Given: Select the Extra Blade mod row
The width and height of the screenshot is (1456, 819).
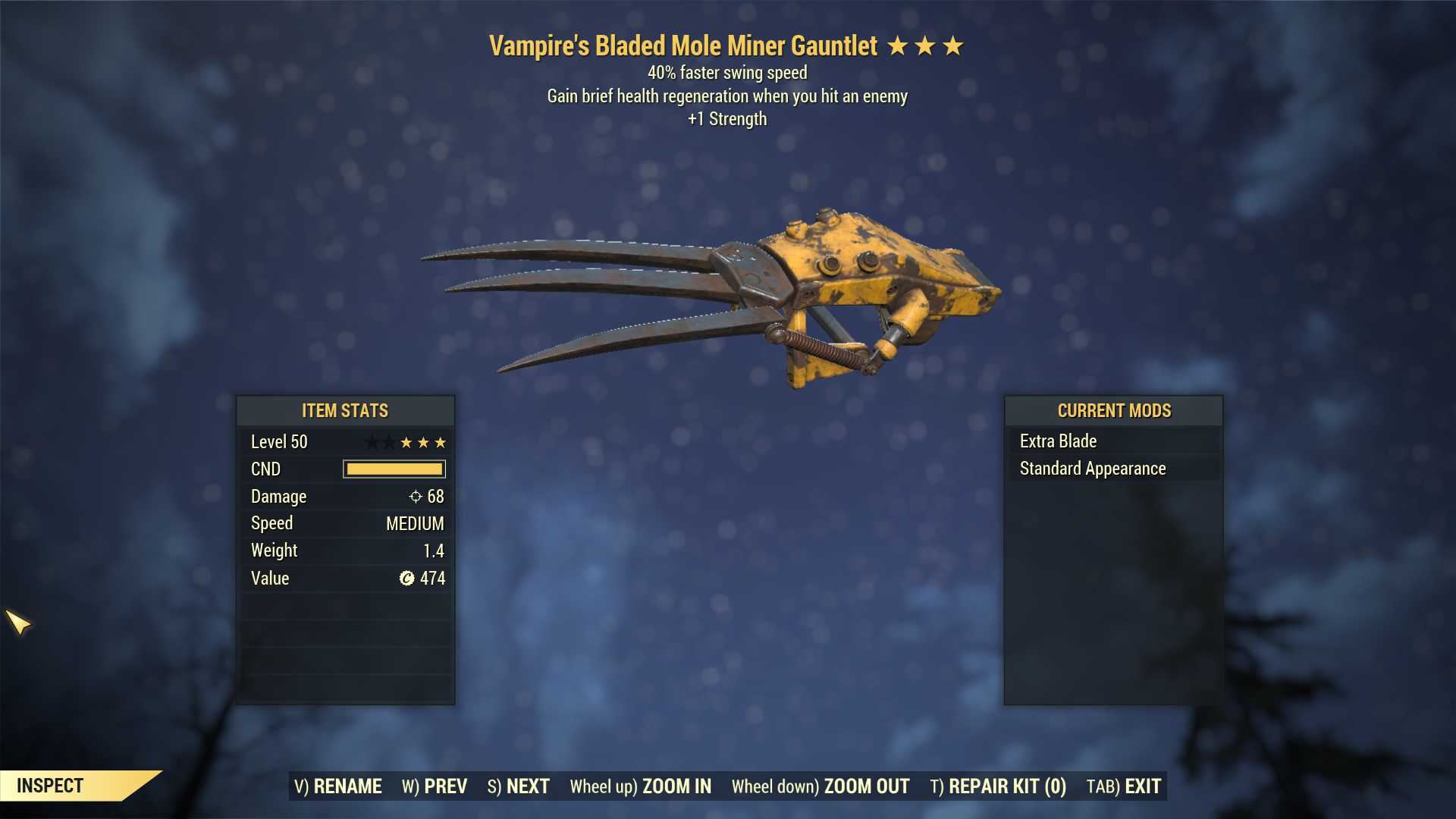Looking at the screenshot, I should [x=1112, y=441].
